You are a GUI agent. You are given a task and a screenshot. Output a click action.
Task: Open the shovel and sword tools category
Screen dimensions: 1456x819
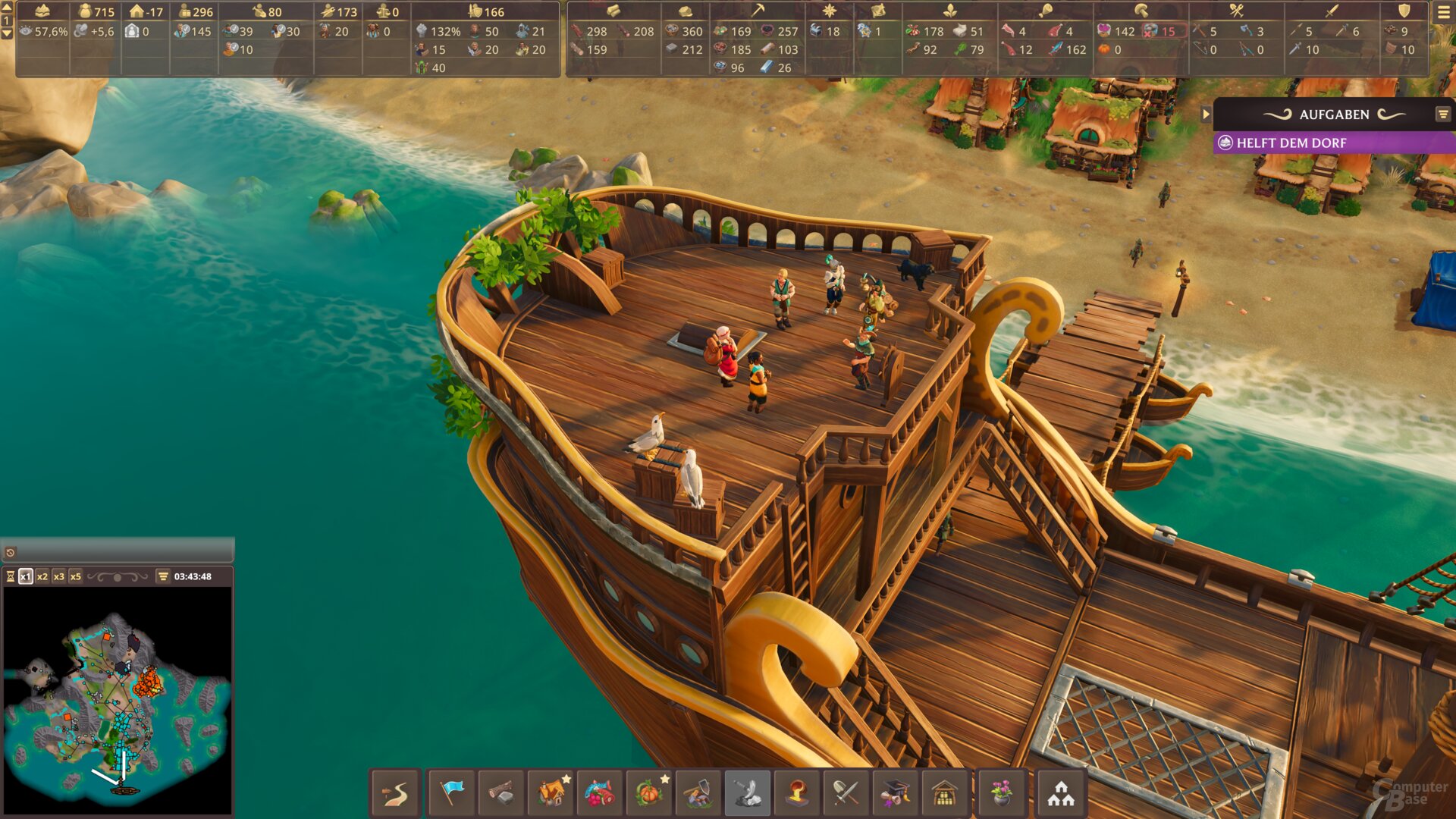click(846, 793)
